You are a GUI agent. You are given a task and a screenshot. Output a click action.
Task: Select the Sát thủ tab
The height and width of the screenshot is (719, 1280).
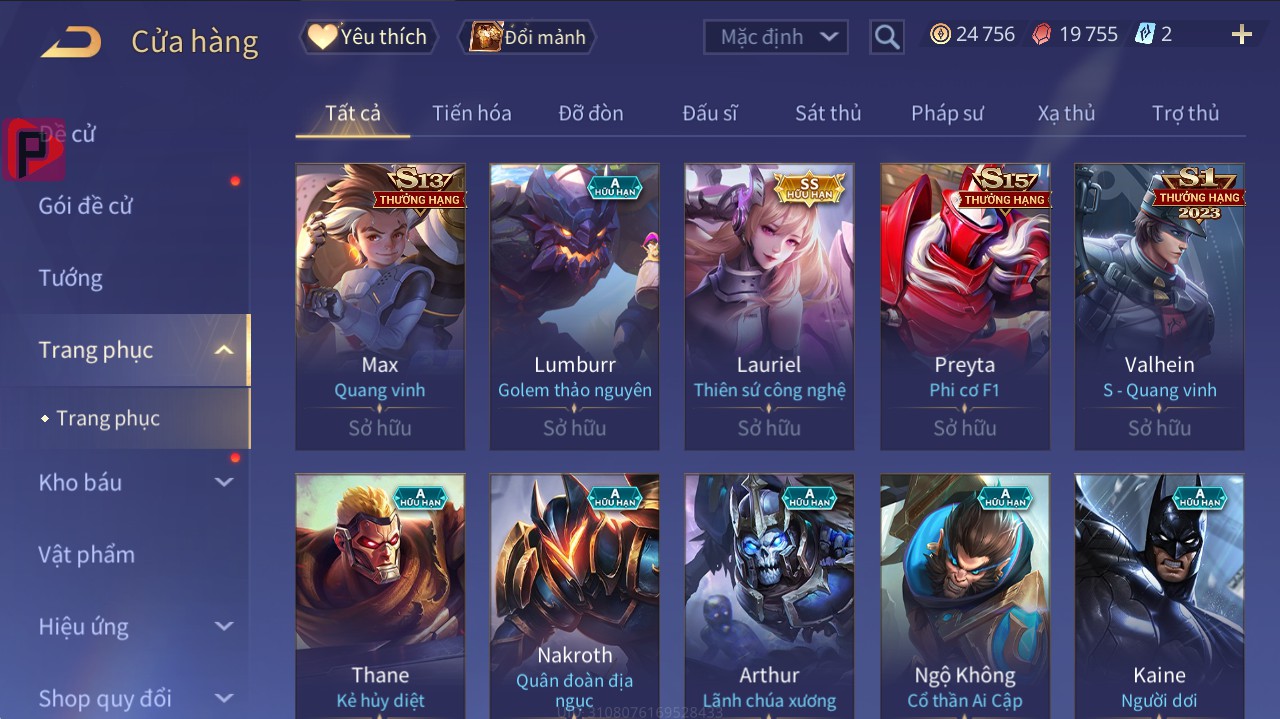827,113
